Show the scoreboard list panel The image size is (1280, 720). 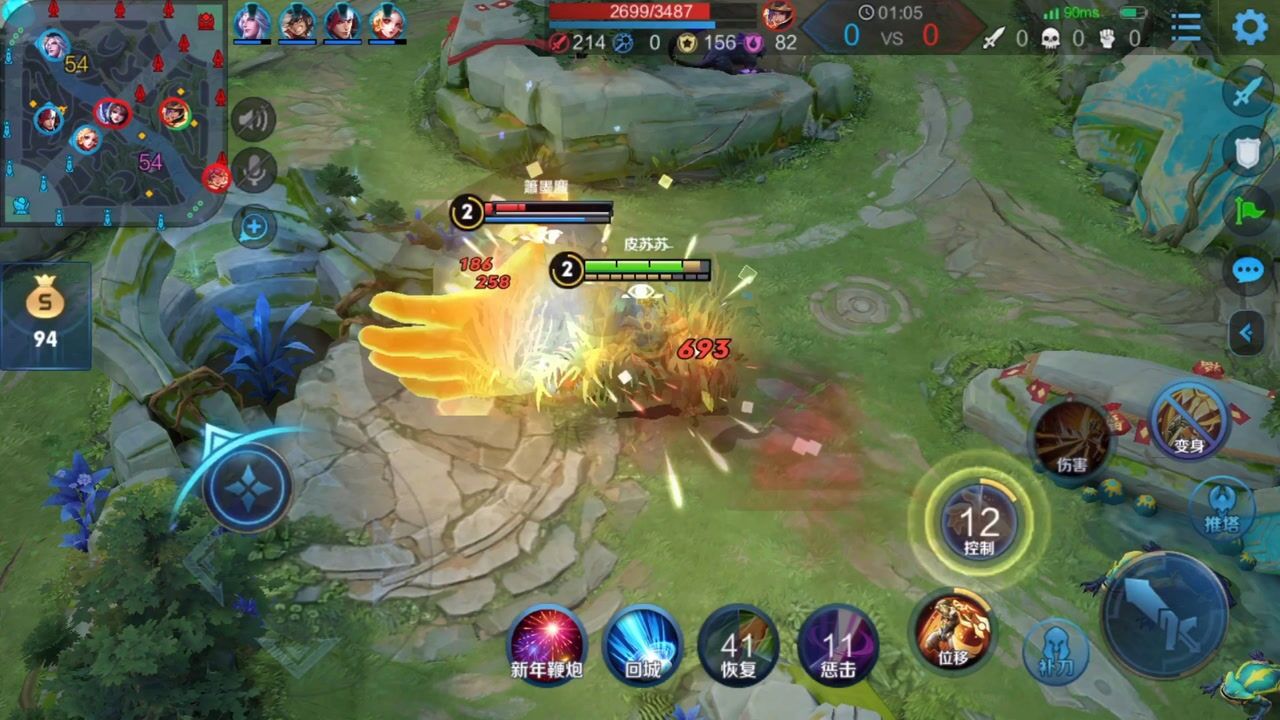(1186, 27)
